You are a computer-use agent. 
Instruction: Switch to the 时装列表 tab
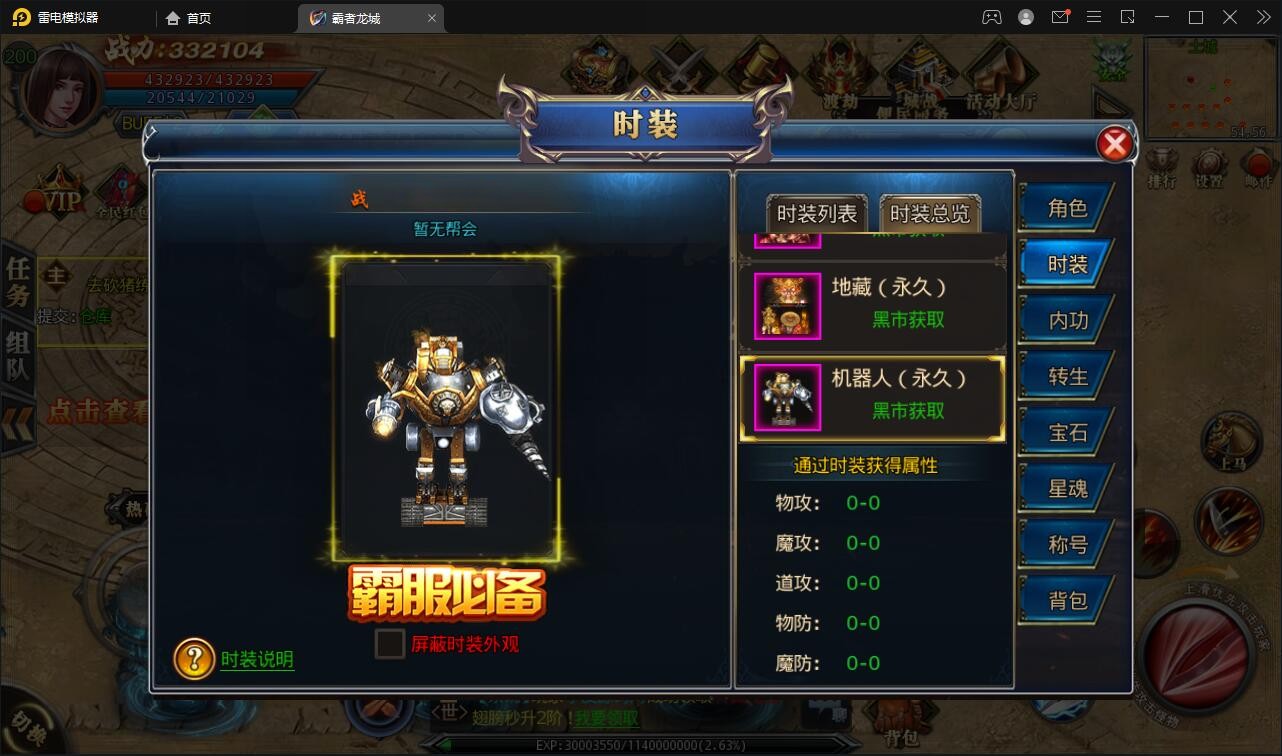(818, 212)
